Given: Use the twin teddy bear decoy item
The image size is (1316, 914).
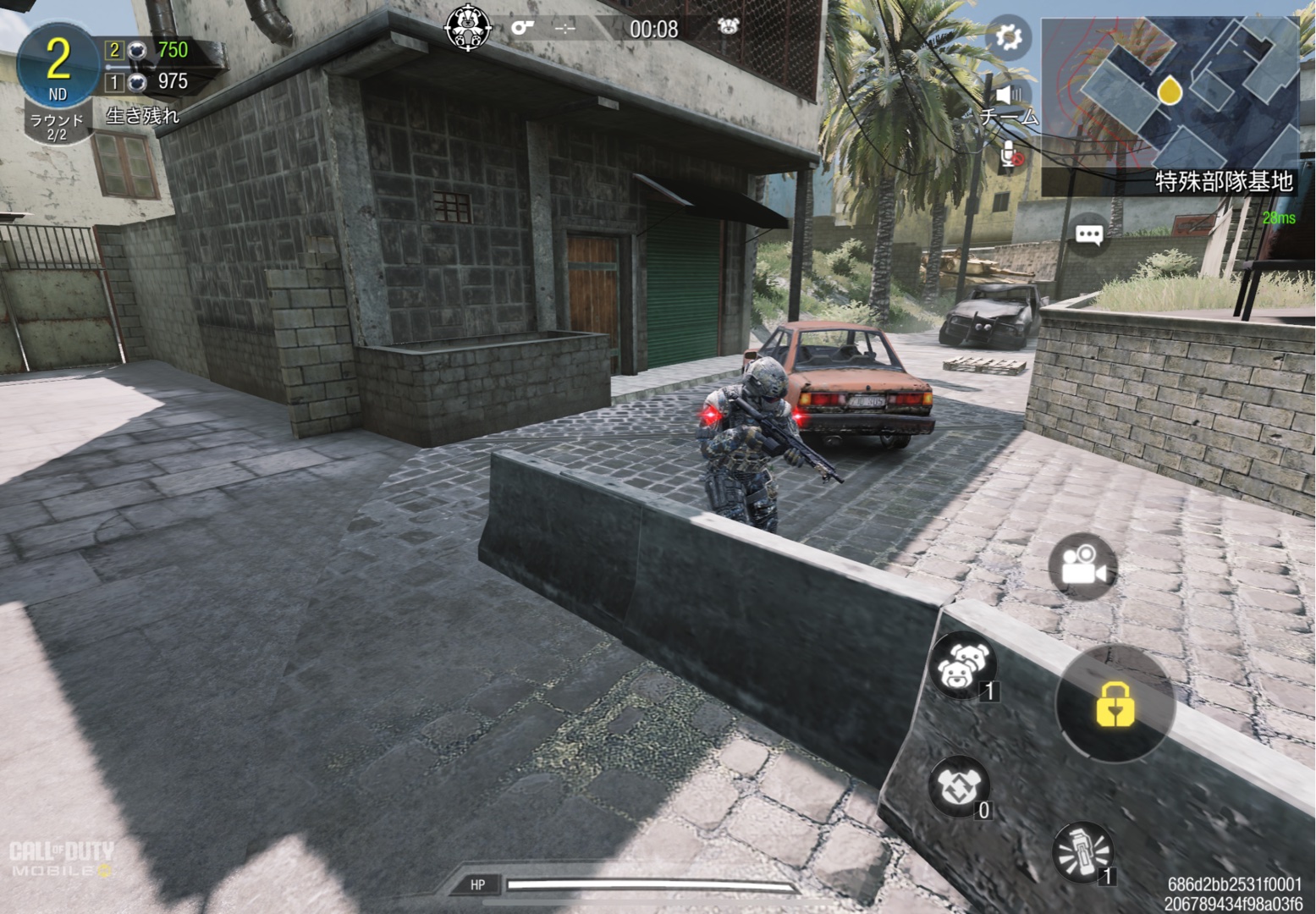Looking at the screenshot, I should pyautogui.click(x=962, y=664).
